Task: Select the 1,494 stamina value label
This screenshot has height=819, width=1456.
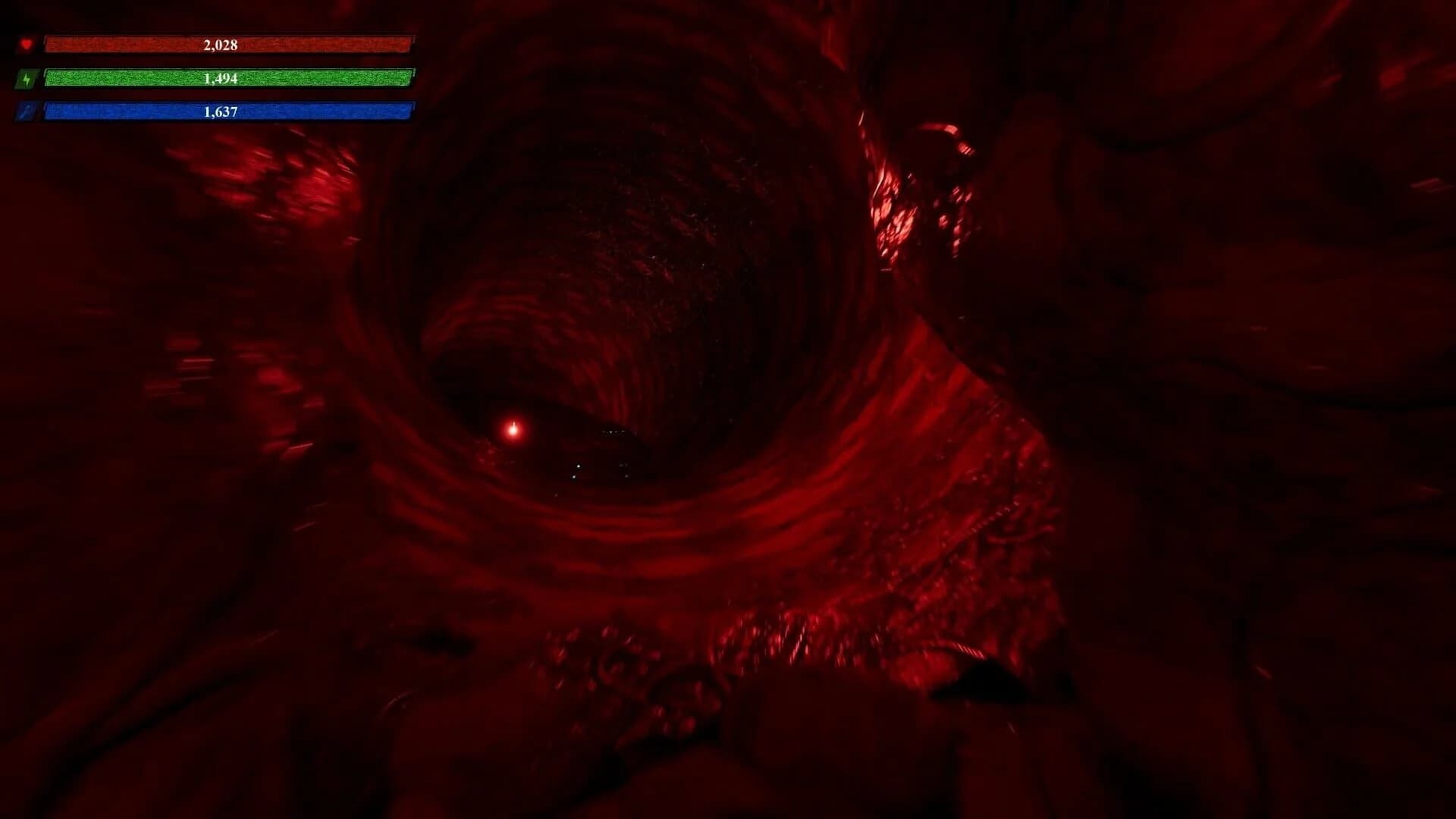Action: 220,77
